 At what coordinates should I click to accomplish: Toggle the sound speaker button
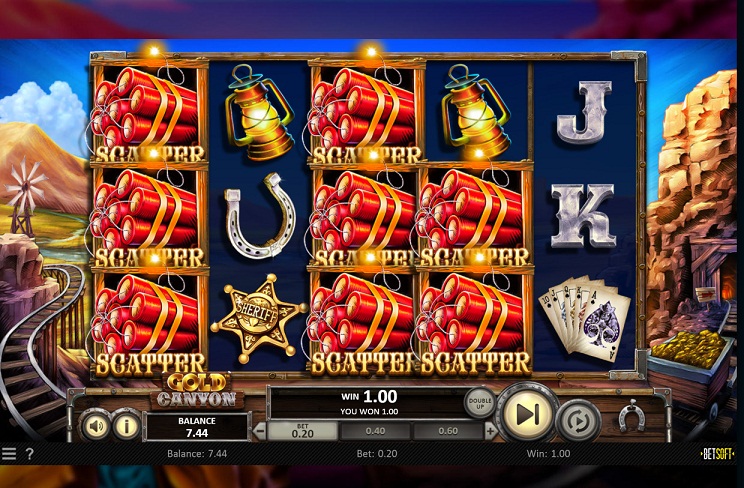click(x=96, y=425)
